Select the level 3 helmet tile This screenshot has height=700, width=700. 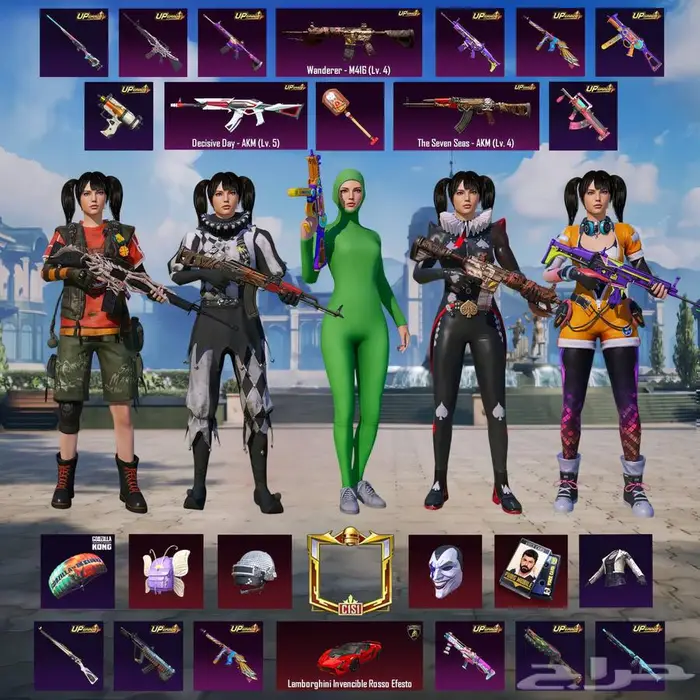coord(254,571)
